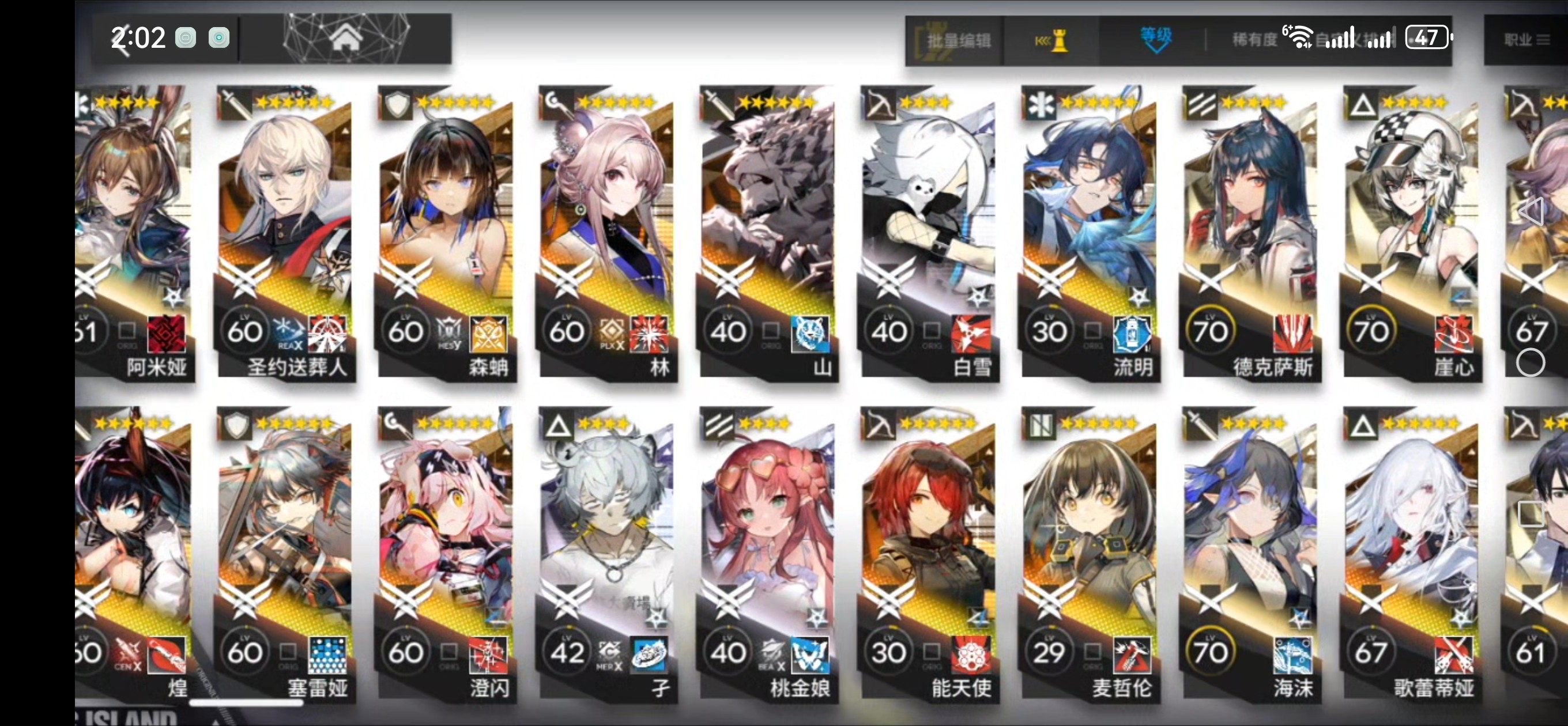Open the 职业 class filter menu
The width and height of the screenshot is (1568, 726).
[1525, 41]
